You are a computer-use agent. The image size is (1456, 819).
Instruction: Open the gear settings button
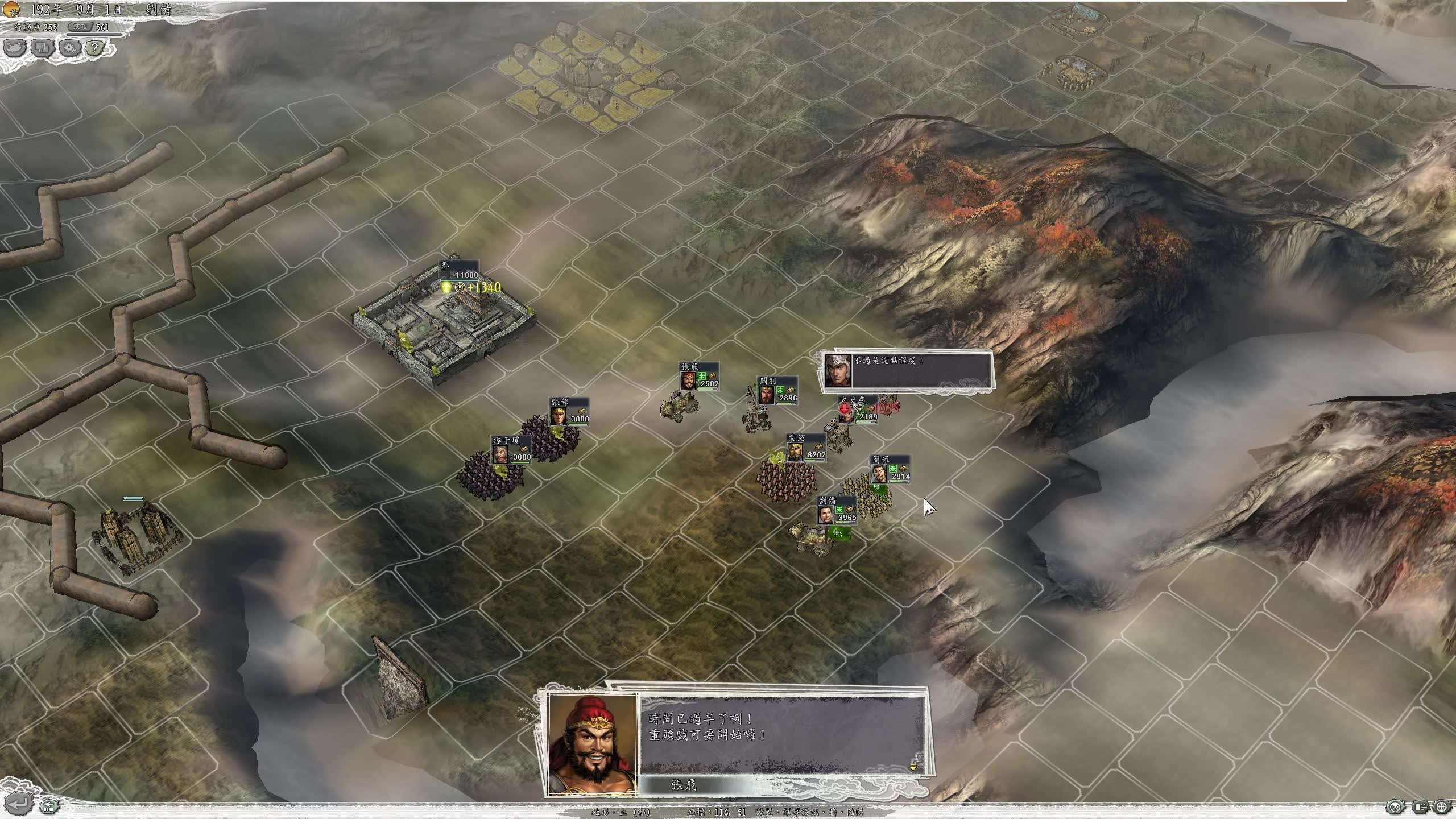(70, 48)
